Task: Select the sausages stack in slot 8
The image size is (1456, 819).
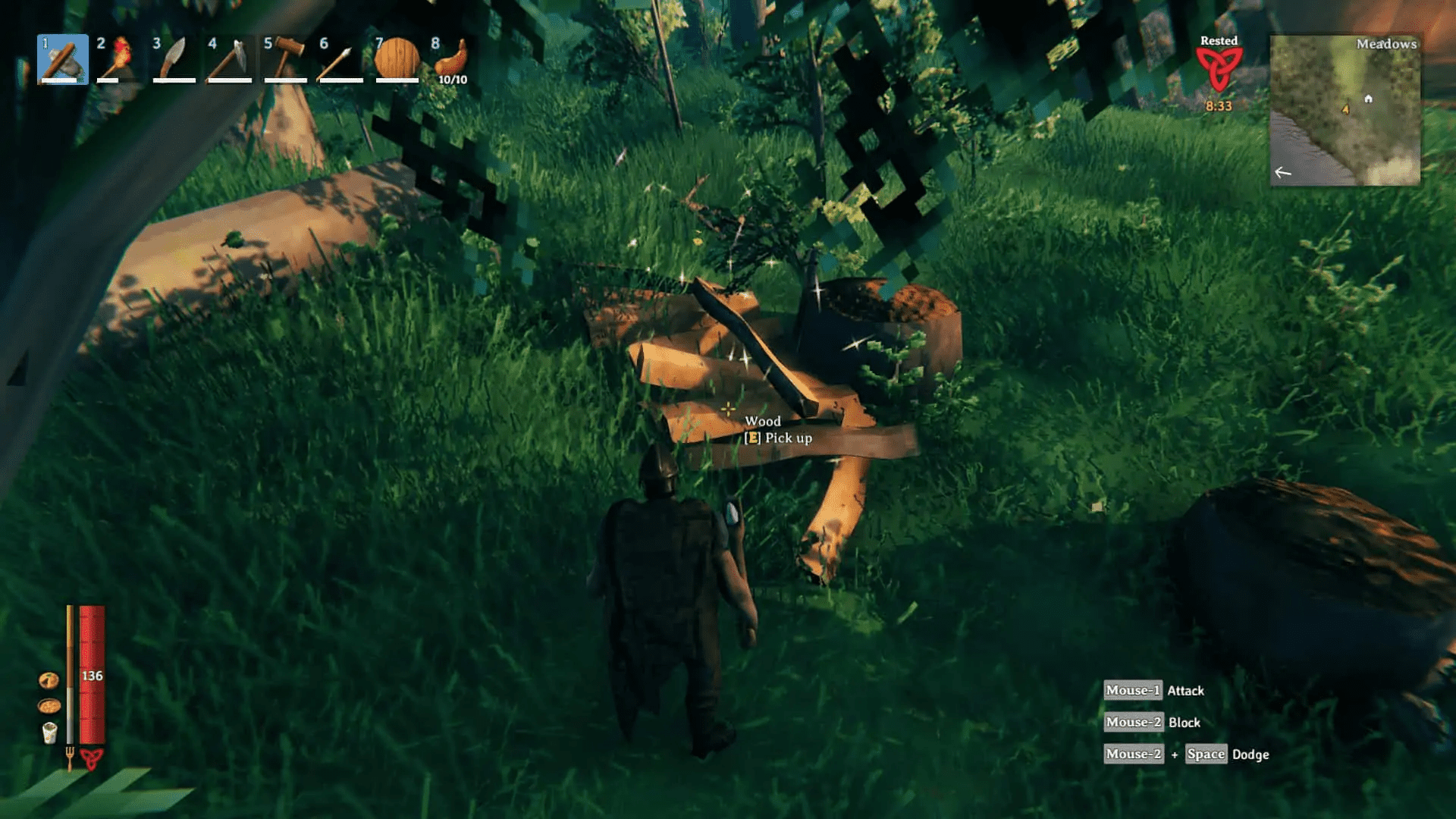Action: (450, 61)
